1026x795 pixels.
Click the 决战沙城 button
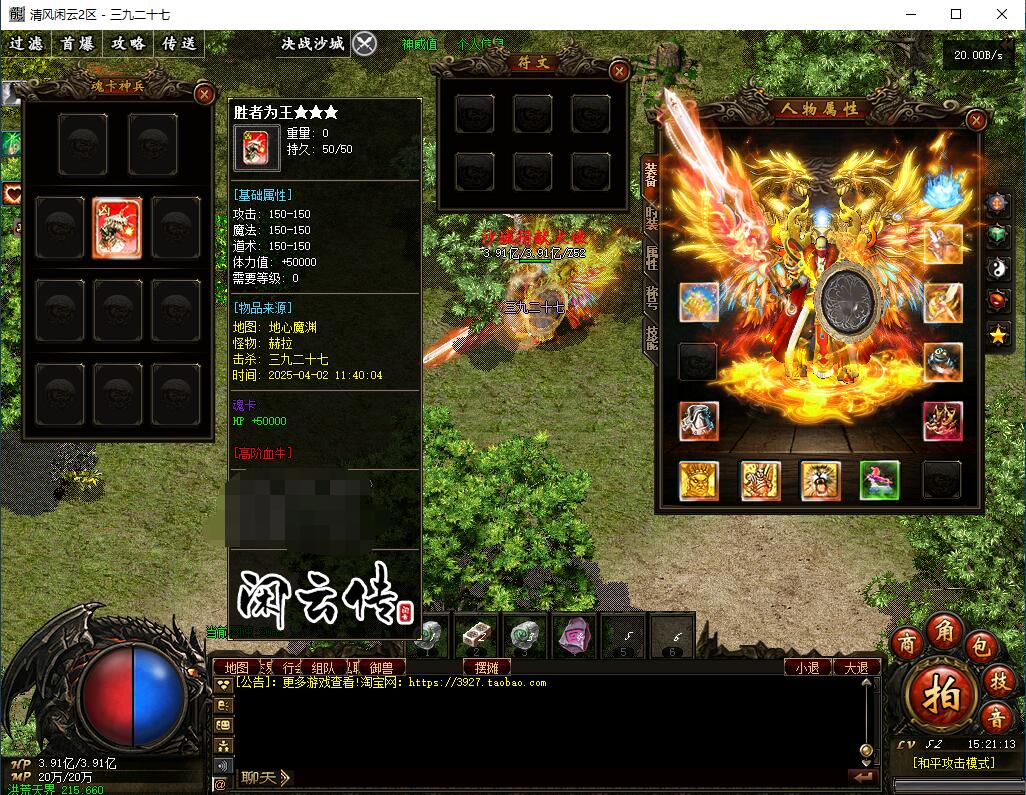[312, 43]
